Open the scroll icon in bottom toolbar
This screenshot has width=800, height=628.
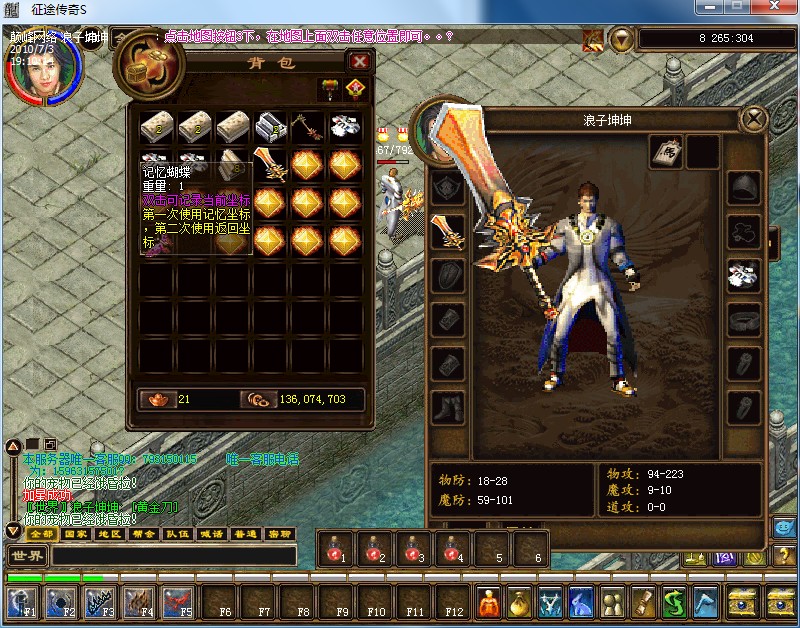tap(645, 602)
